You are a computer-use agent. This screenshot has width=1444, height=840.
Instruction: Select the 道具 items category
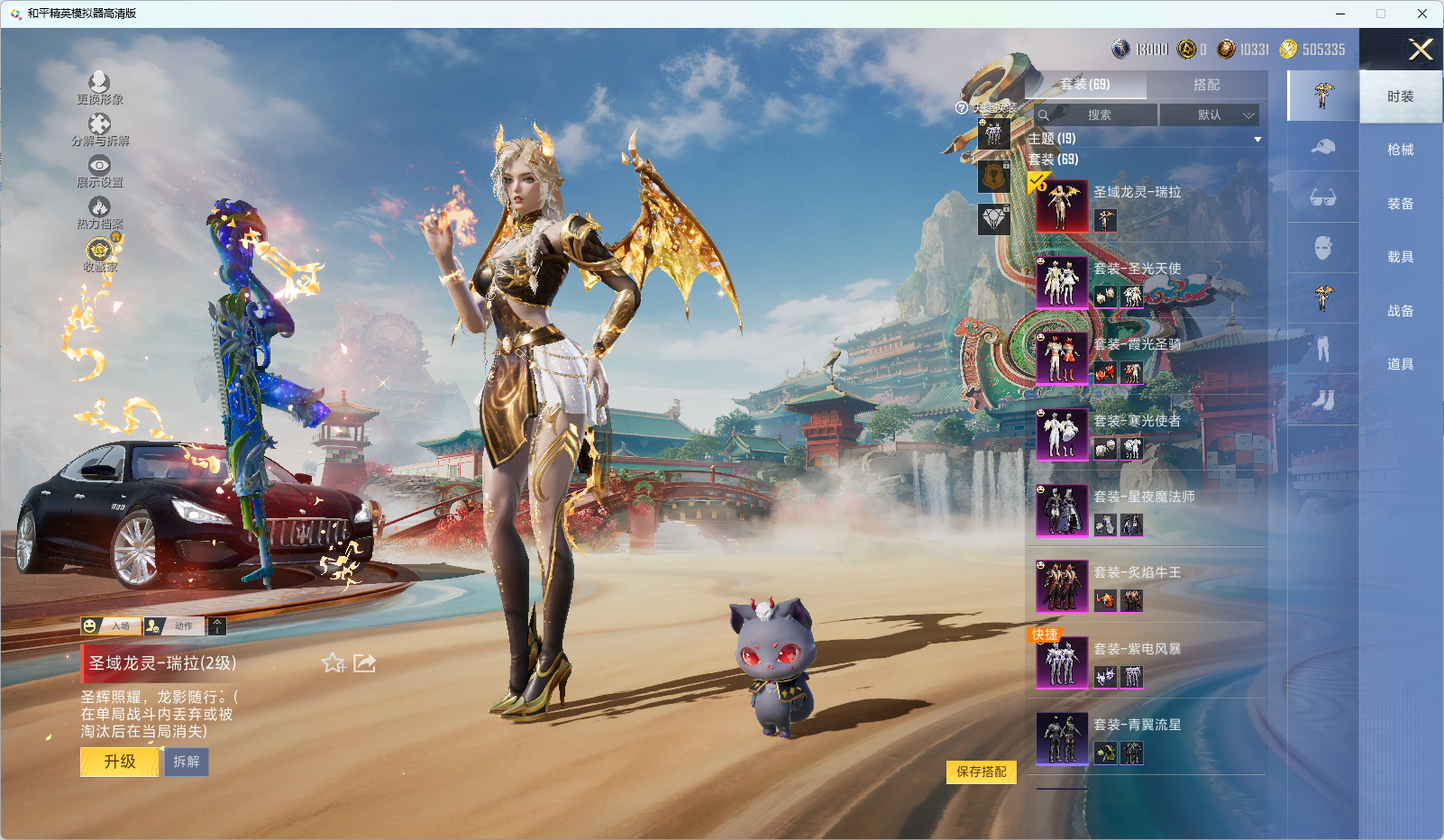point(1400,364)
